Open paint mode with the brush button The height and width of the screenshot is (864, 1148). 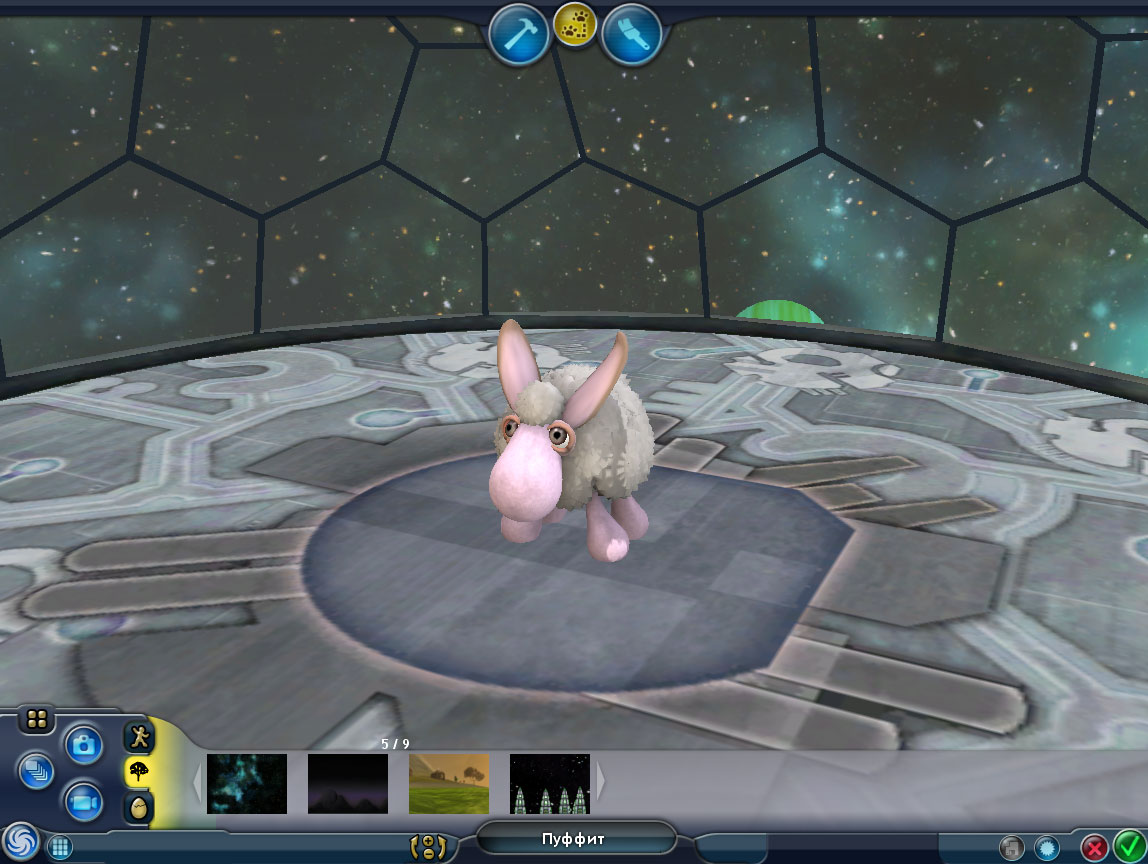(632, 35)
